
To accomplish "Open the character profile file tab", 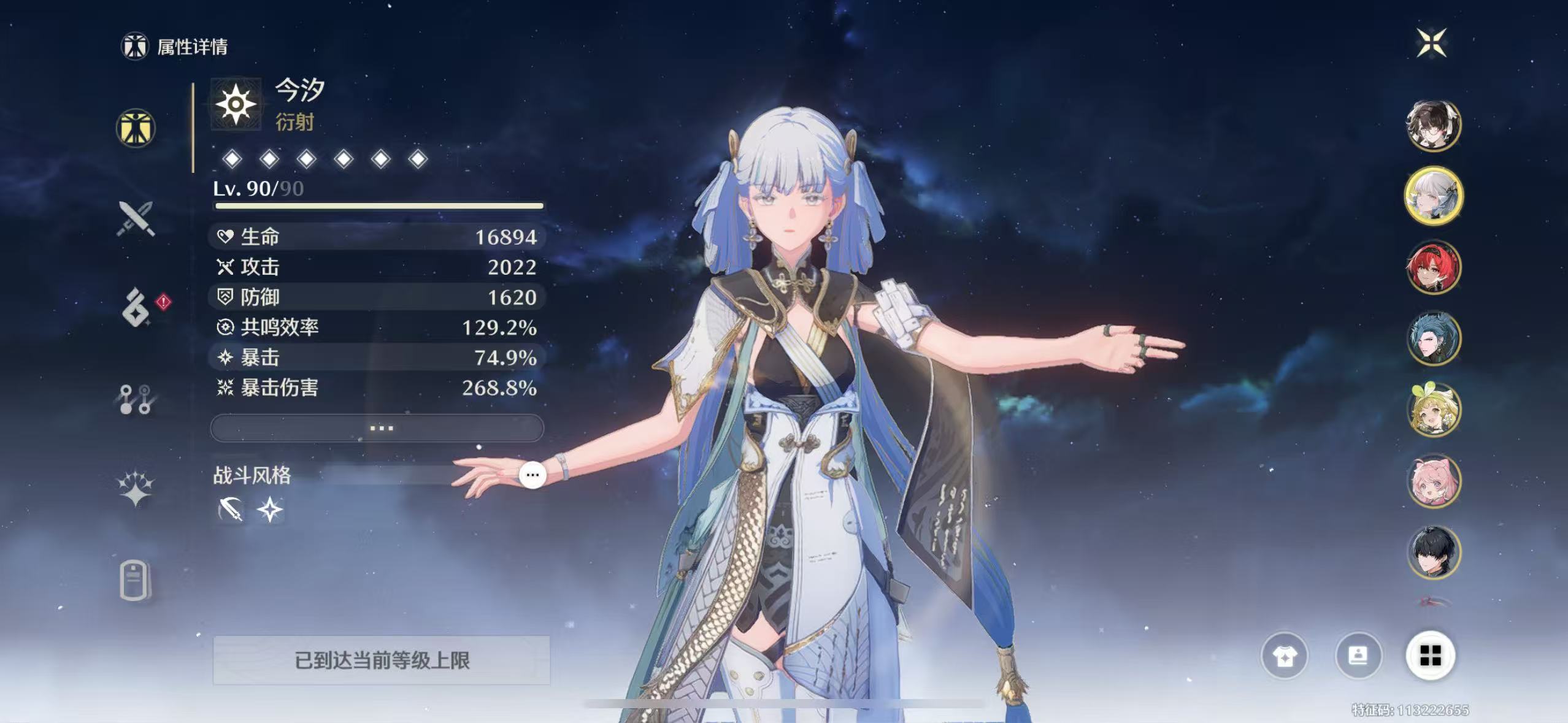I will point(135,580).
